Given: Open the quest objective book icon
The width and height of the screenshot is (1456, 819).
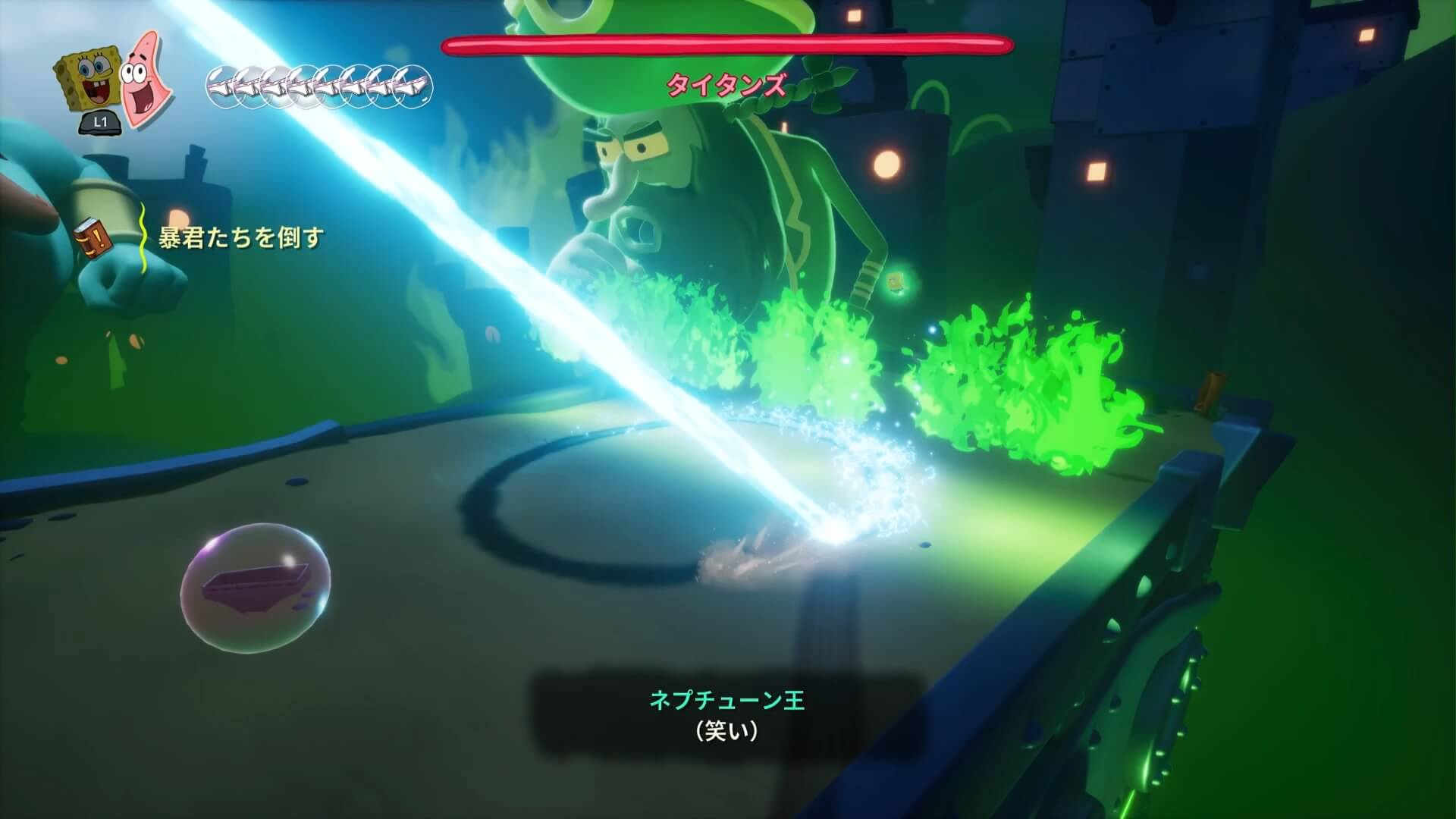Looking at the screenshot, I should (94, 237).
